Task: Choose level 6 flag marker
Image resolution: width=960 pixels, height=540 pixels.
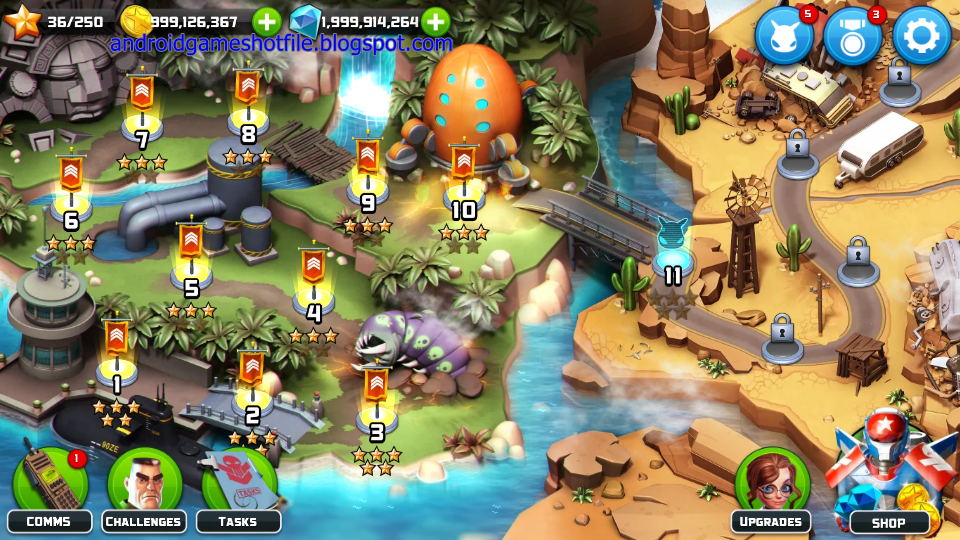Action: [x=71, y=186]
